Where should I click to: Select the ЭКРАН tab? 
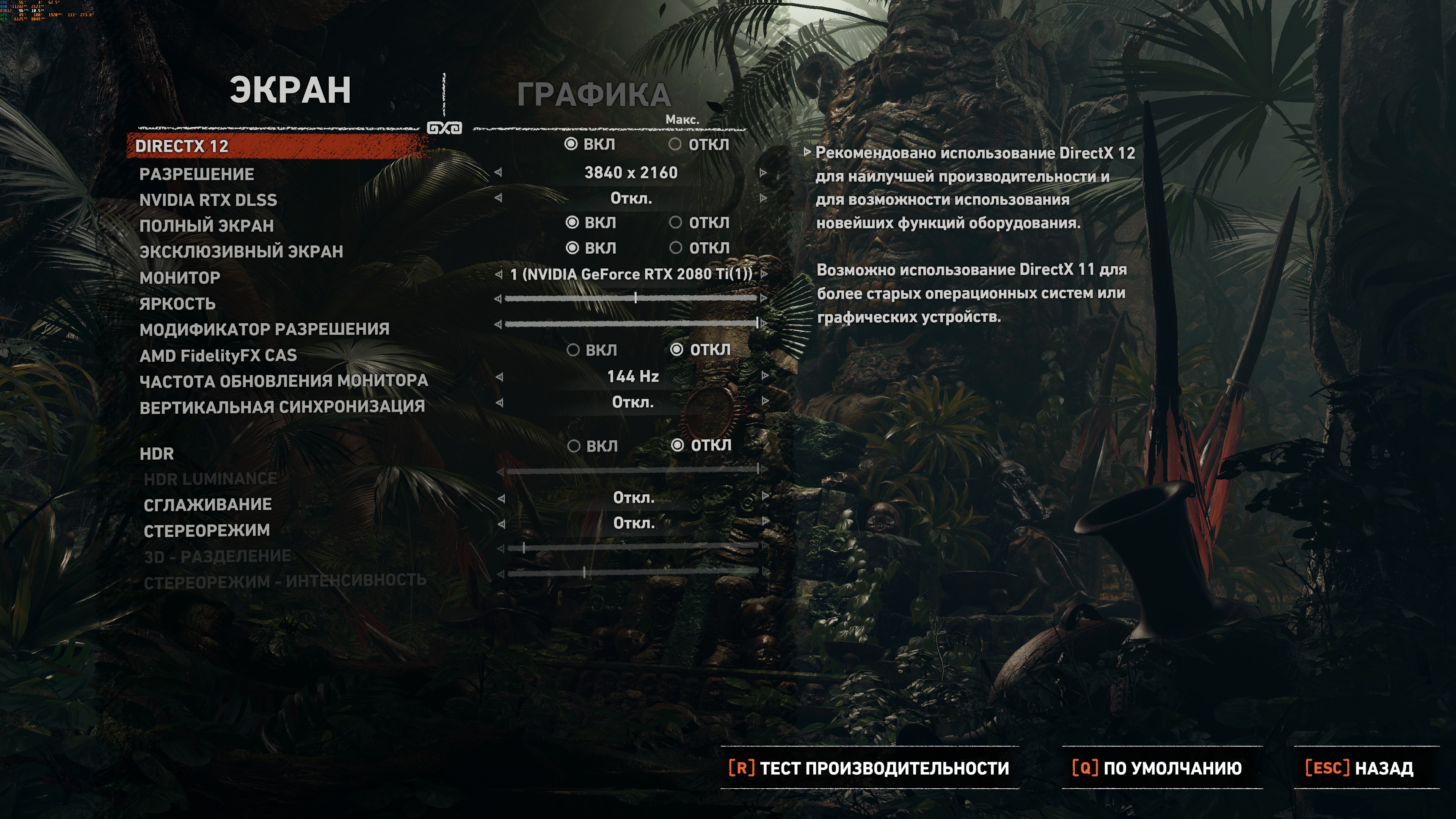290,91
